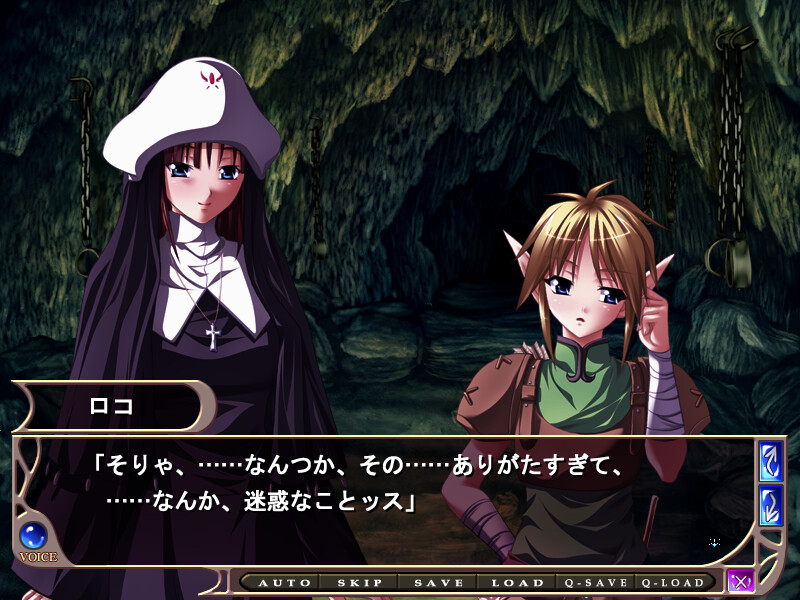Image resolution: width=800 pixels, height=600 pixels.
Task: Open the LOAD menu
Action: pos(517,583)
